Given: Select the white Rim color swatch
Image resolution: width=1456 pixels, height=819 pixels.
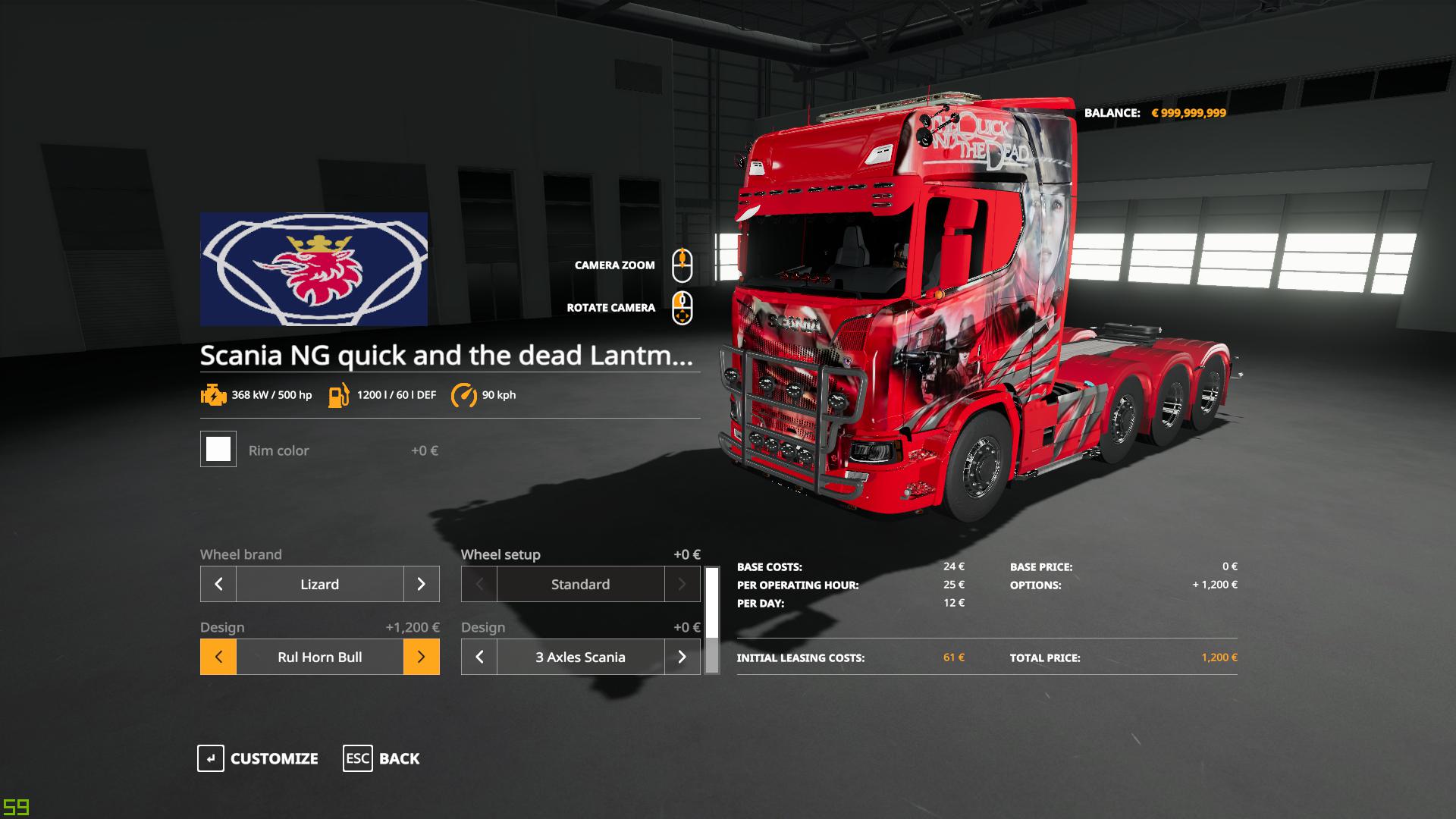Looking at the screenshot, I should pyautogui.click(x=218, y=449).
